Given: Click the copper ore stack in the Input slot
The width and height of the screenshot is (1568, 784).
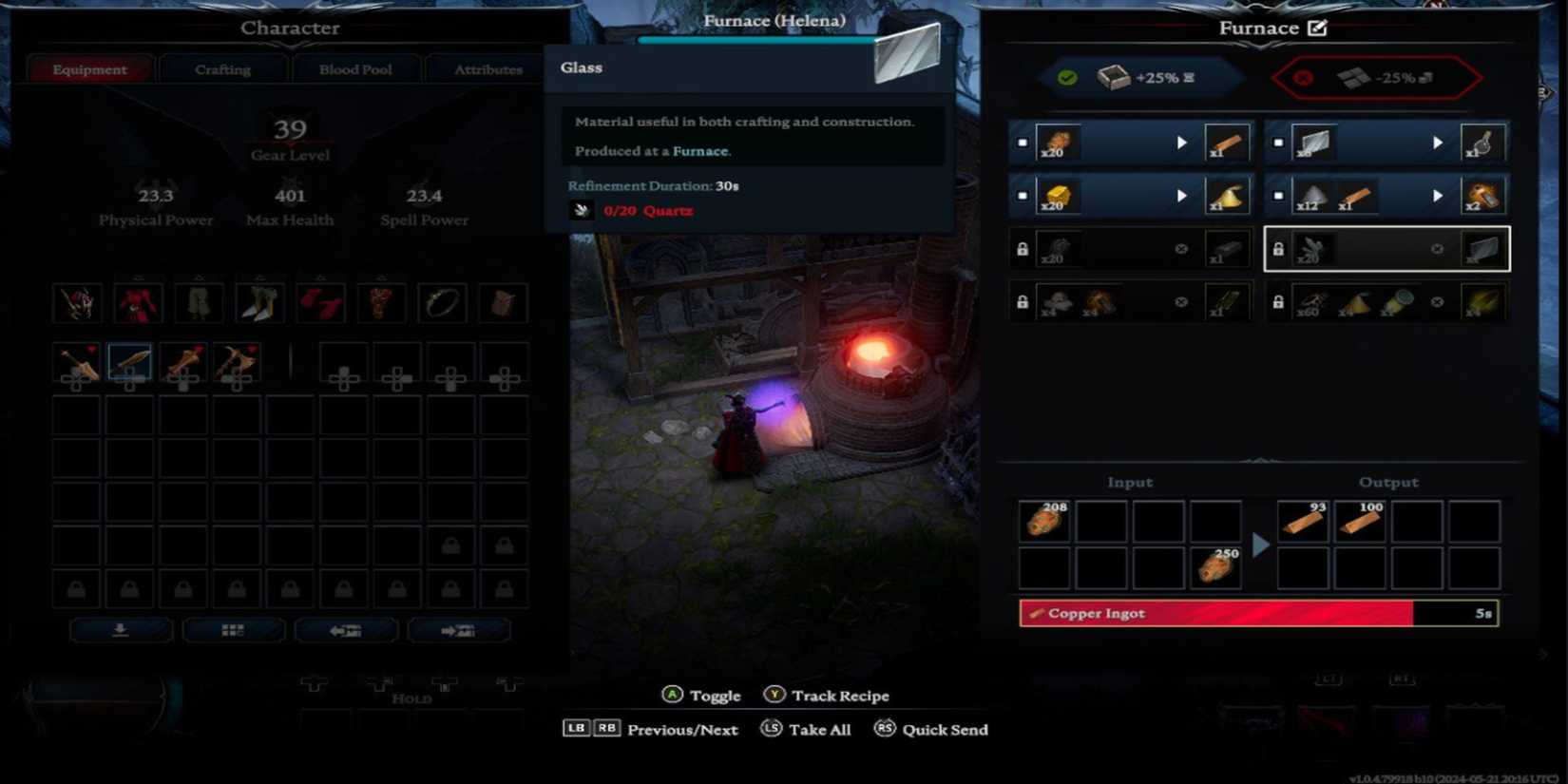Looking at the screenshot, I should tap(1043, 521).
